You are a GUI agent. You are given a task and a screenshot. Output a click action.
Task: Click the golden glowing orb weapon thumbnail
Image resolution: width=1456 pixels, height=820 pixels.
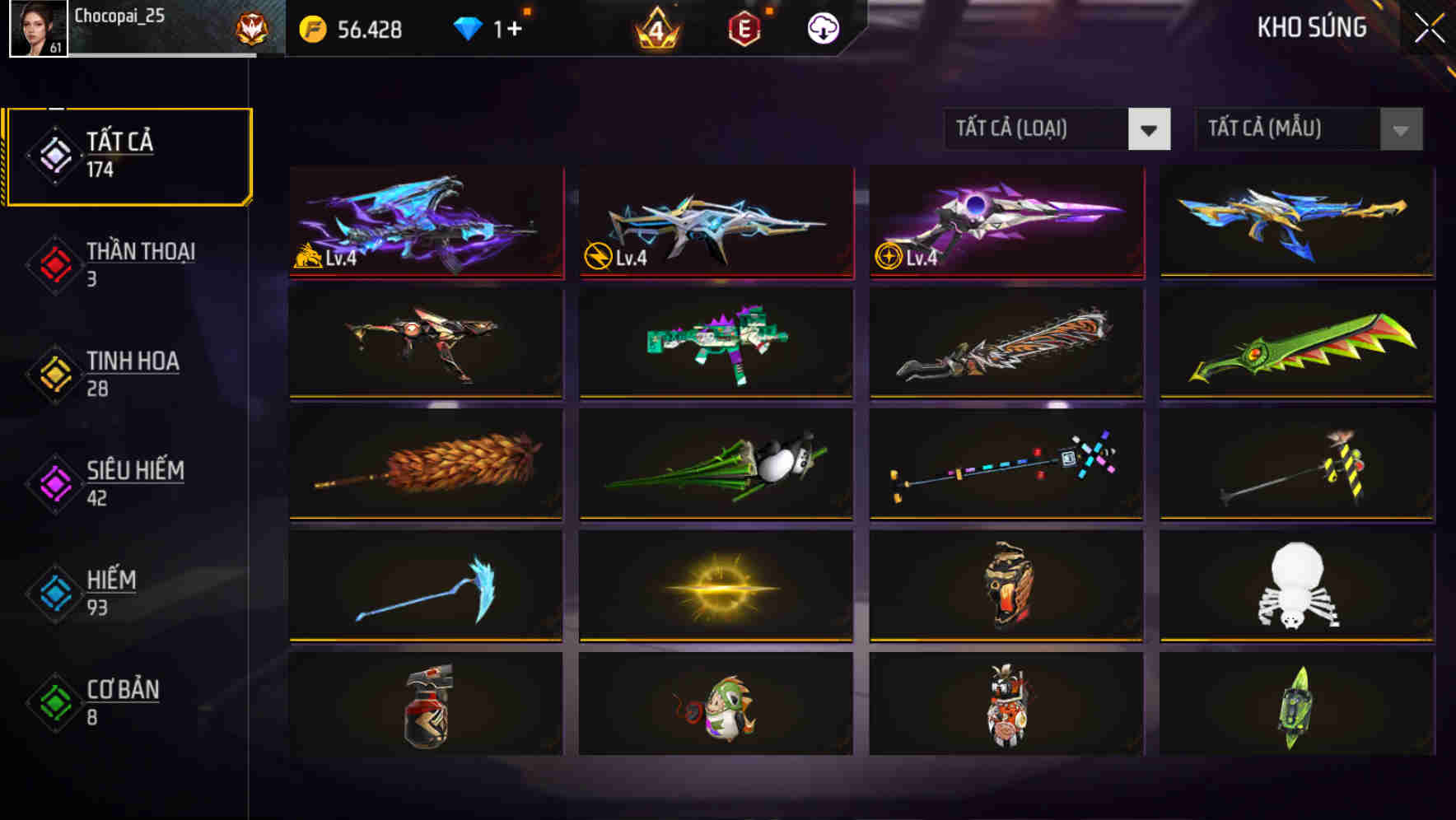[716, 585]
